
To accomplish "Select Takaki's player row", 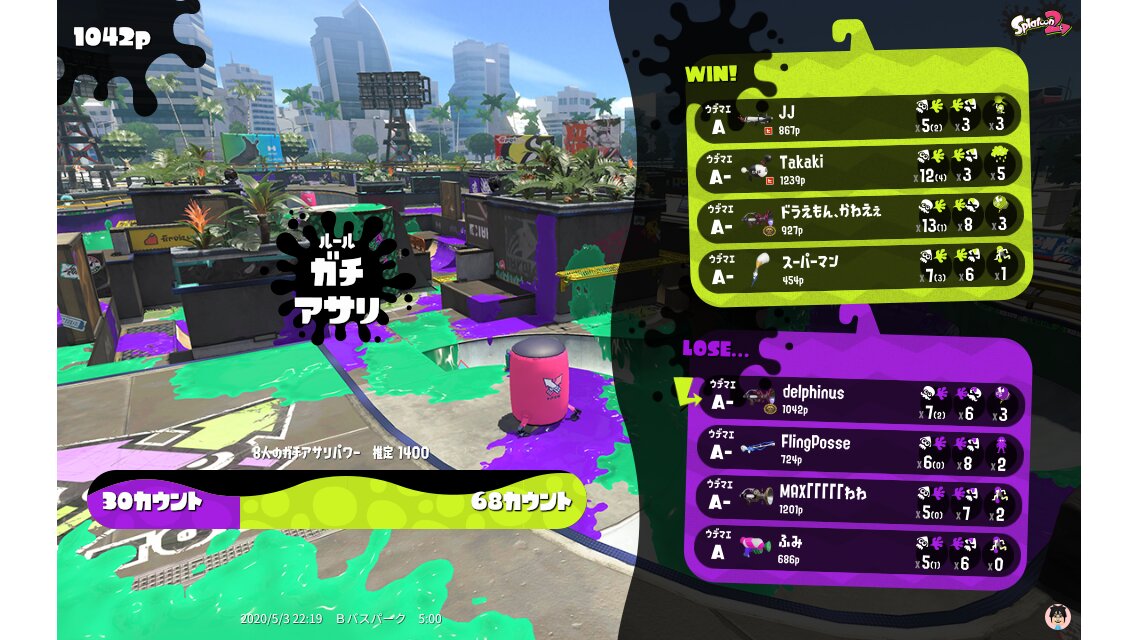I will (860, 168).
